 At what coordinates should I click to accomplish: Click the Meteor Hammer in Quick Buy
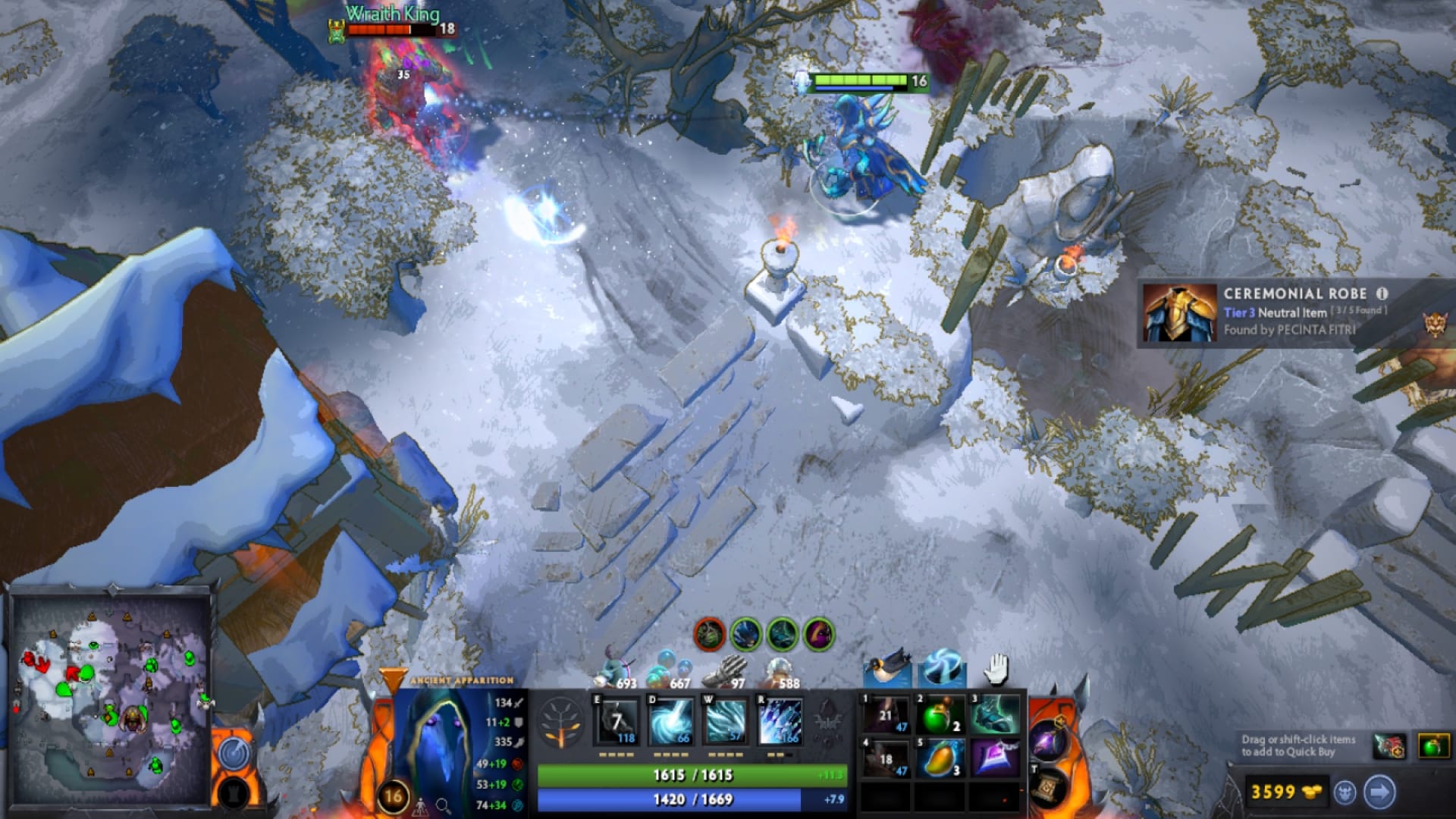click(x=1389, y=745)
